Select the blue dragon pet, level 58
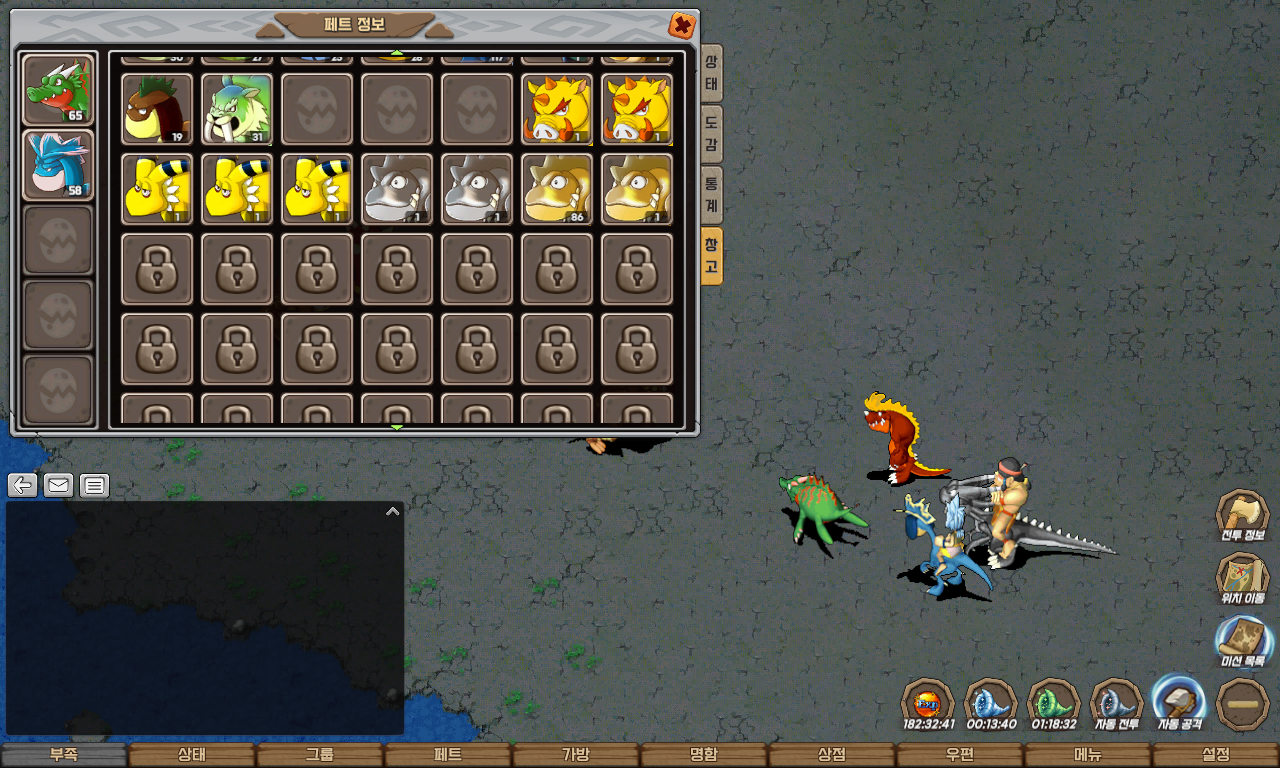The width and height of the screenshot is (1280, 768). (58, 164)
